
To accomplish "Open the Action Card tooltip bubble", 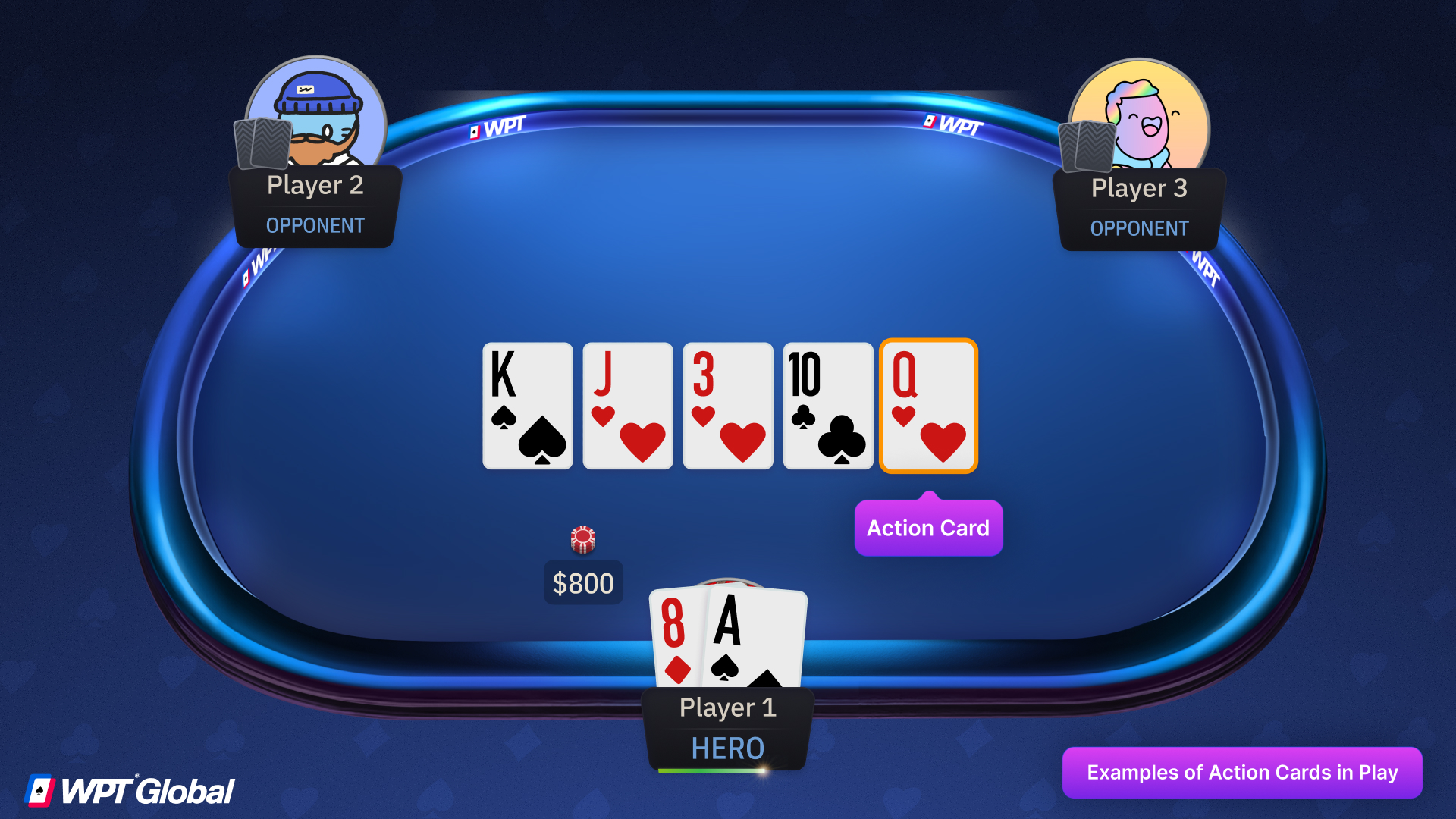I will pyautogui.click(x=928, y=528).
